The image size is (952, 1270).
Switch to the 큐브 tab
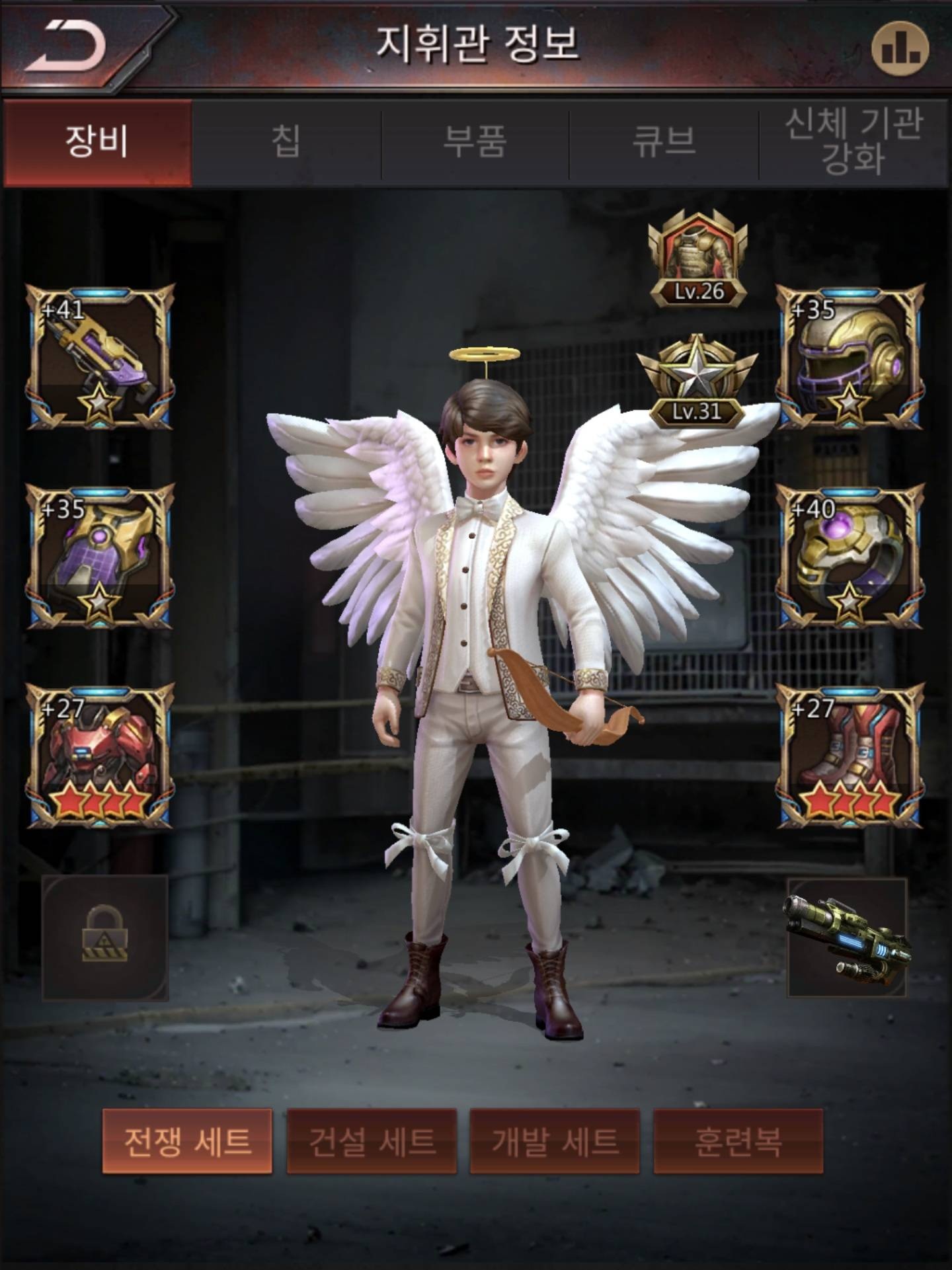click(x=664, y=142)
